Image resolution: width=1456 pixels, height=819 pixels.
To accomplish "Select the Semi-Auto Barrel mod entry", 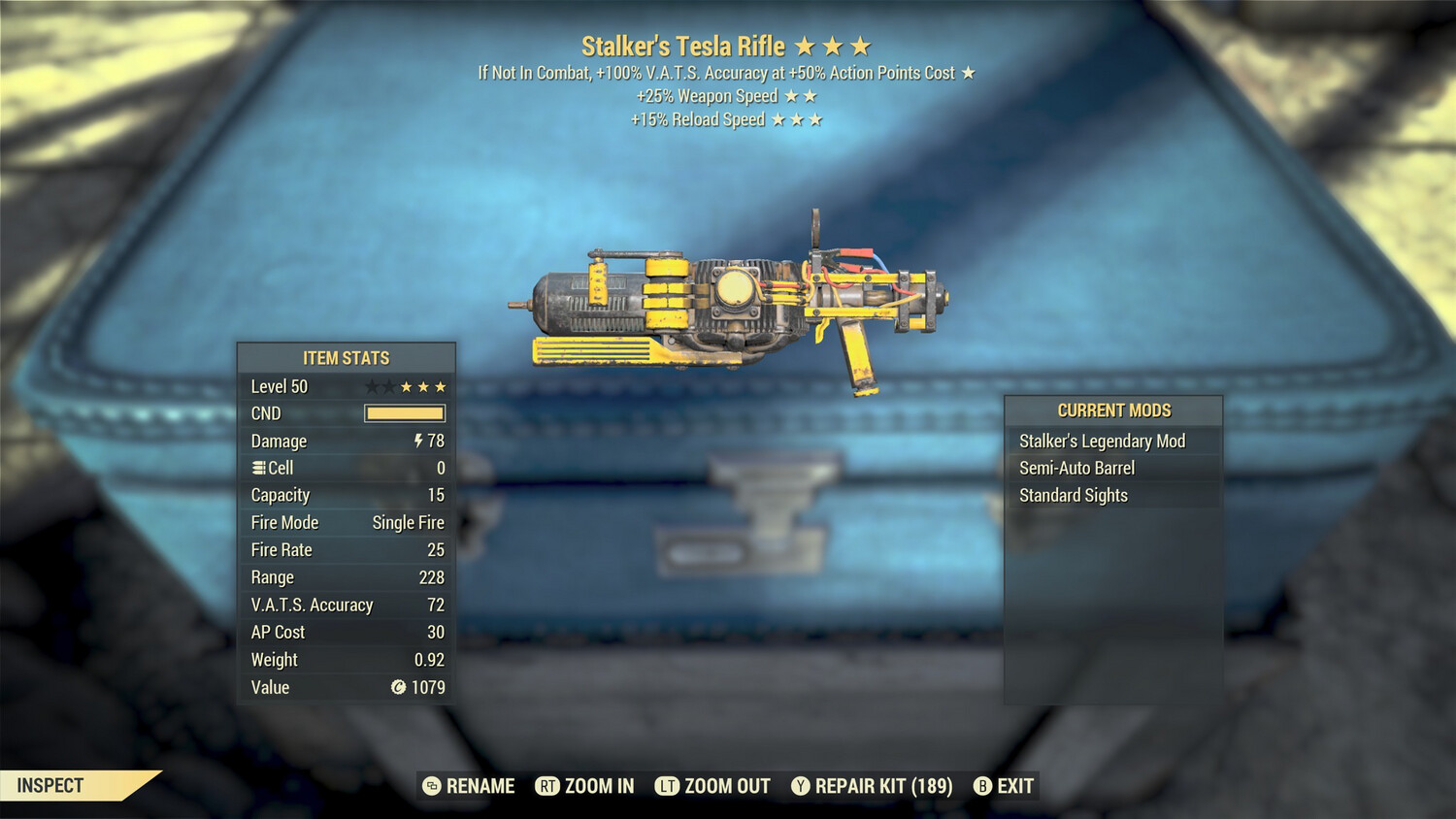I will click(1076, 468).
